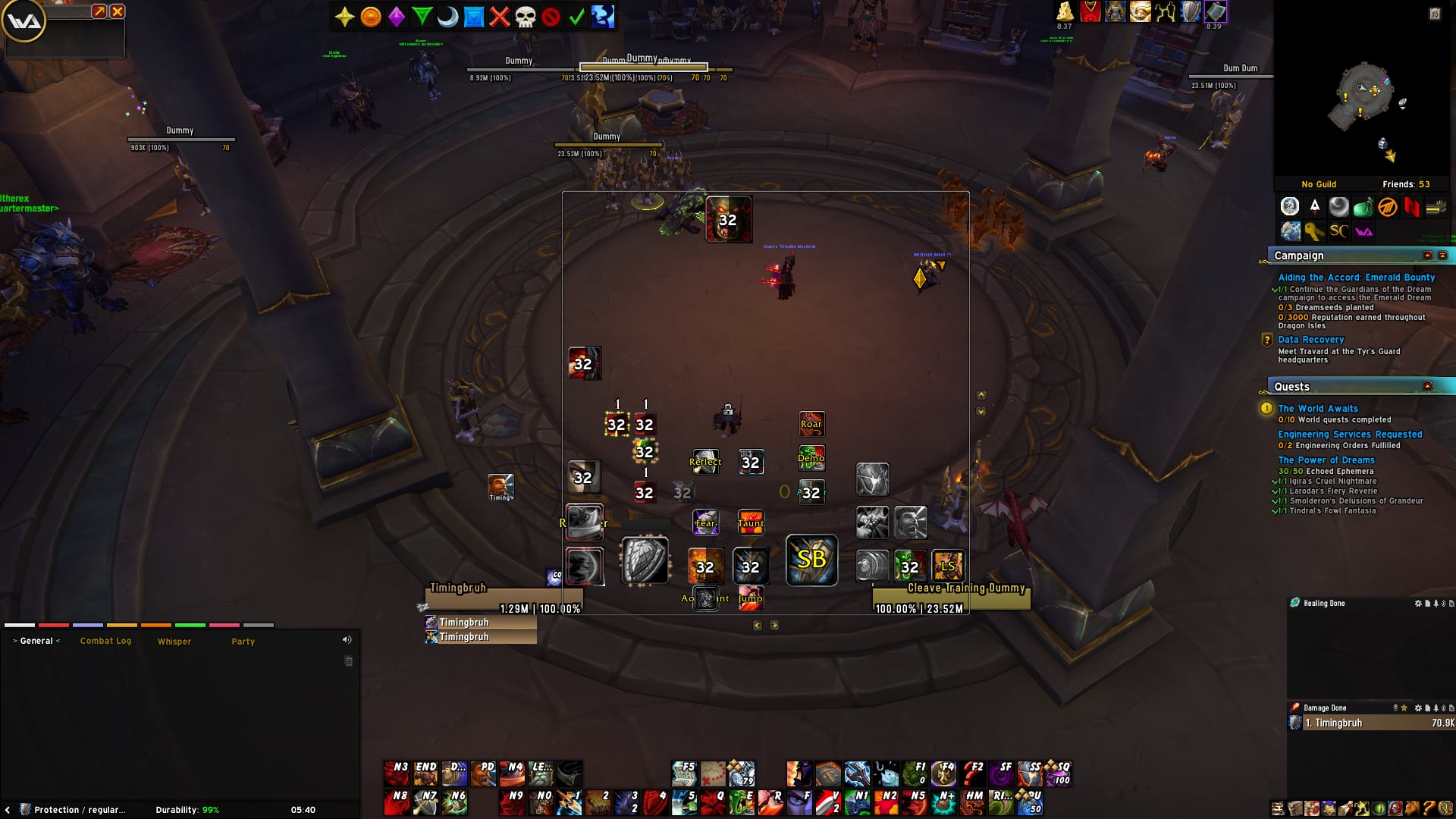
Task: Place the yellow star raid marker
Action: click(344, 17)
